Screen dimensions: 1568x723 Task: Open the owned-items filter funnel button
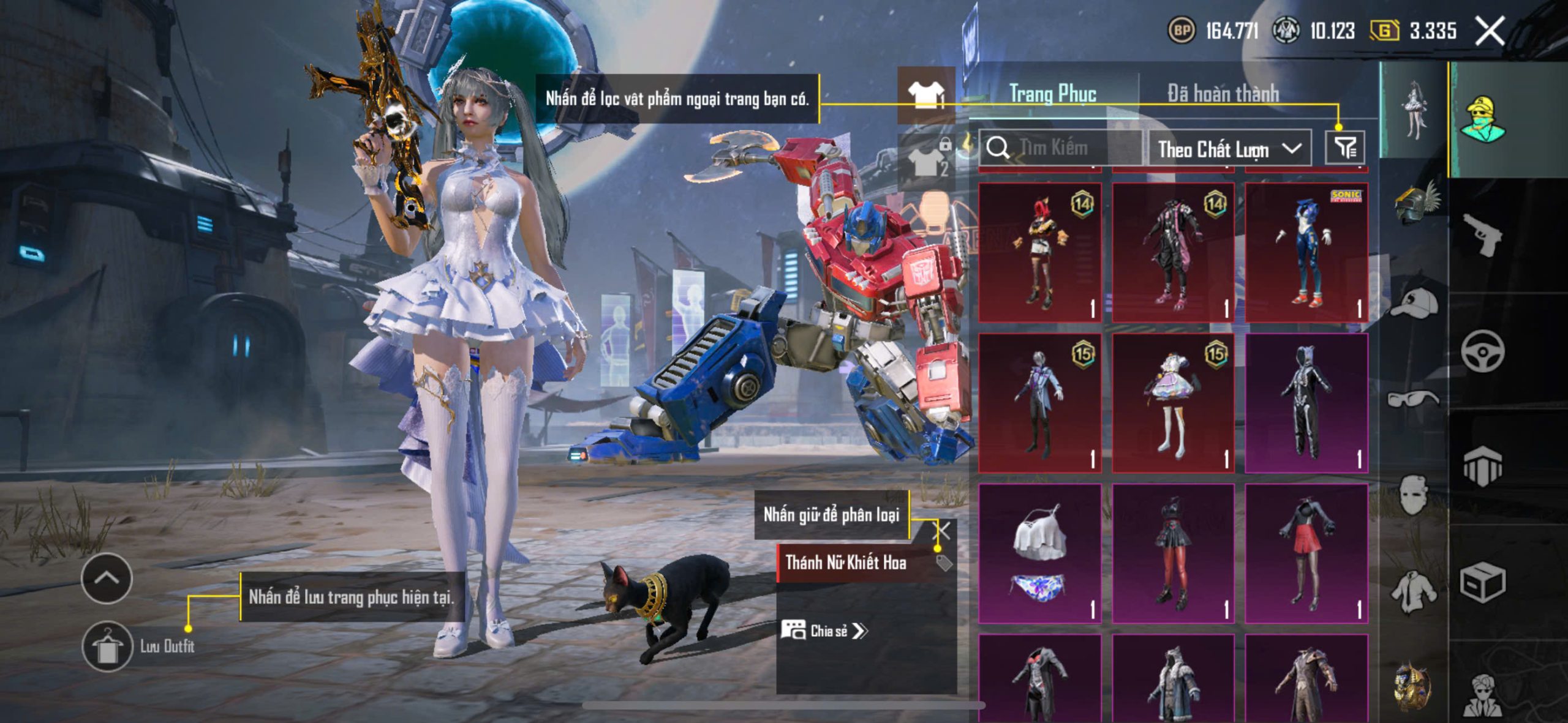click(x=1345, y=148)
